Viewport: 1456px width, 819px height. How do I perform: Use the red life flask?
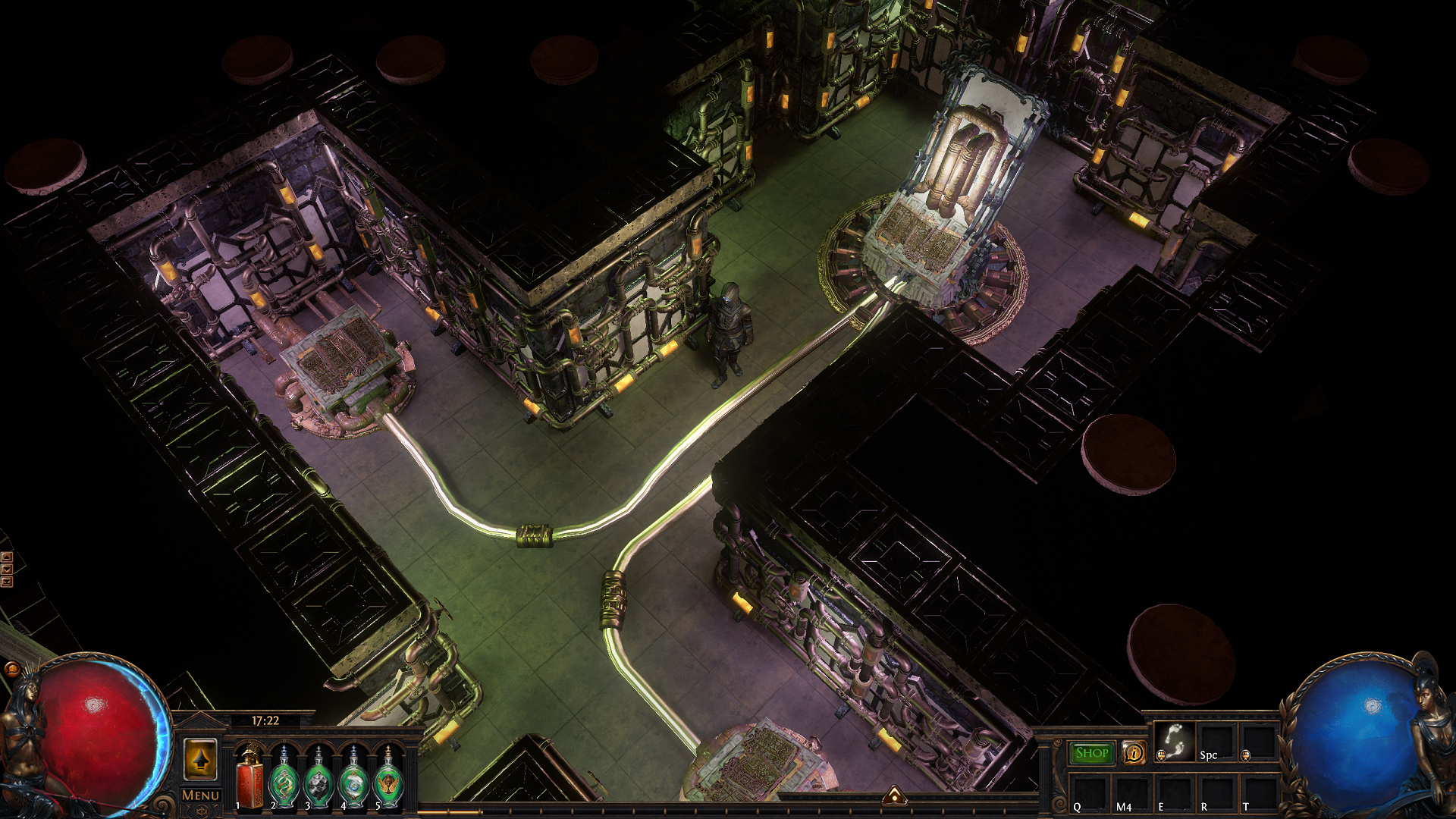[249, 779]
